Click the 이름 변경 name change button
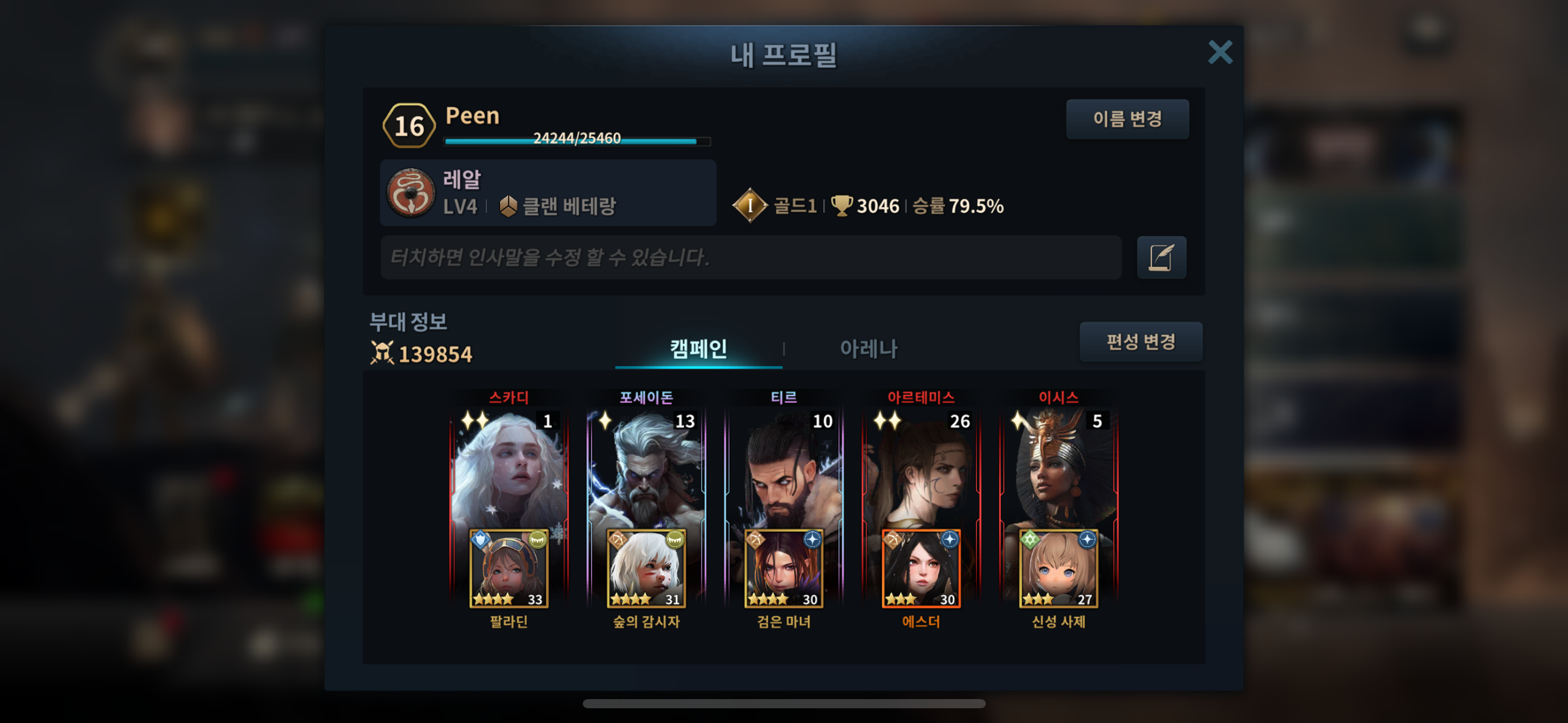This screenshot has width=1568, height=723. 1127,119
